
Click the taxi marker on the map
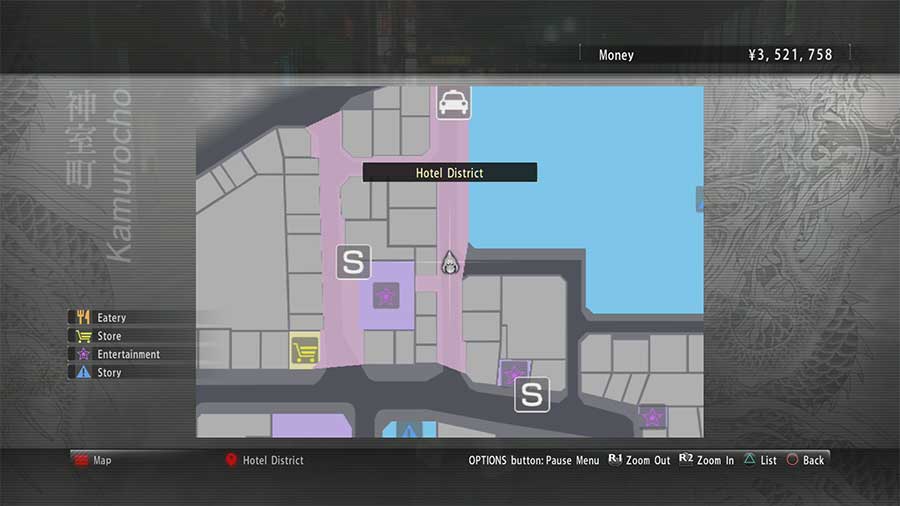[x=452, y=102]
